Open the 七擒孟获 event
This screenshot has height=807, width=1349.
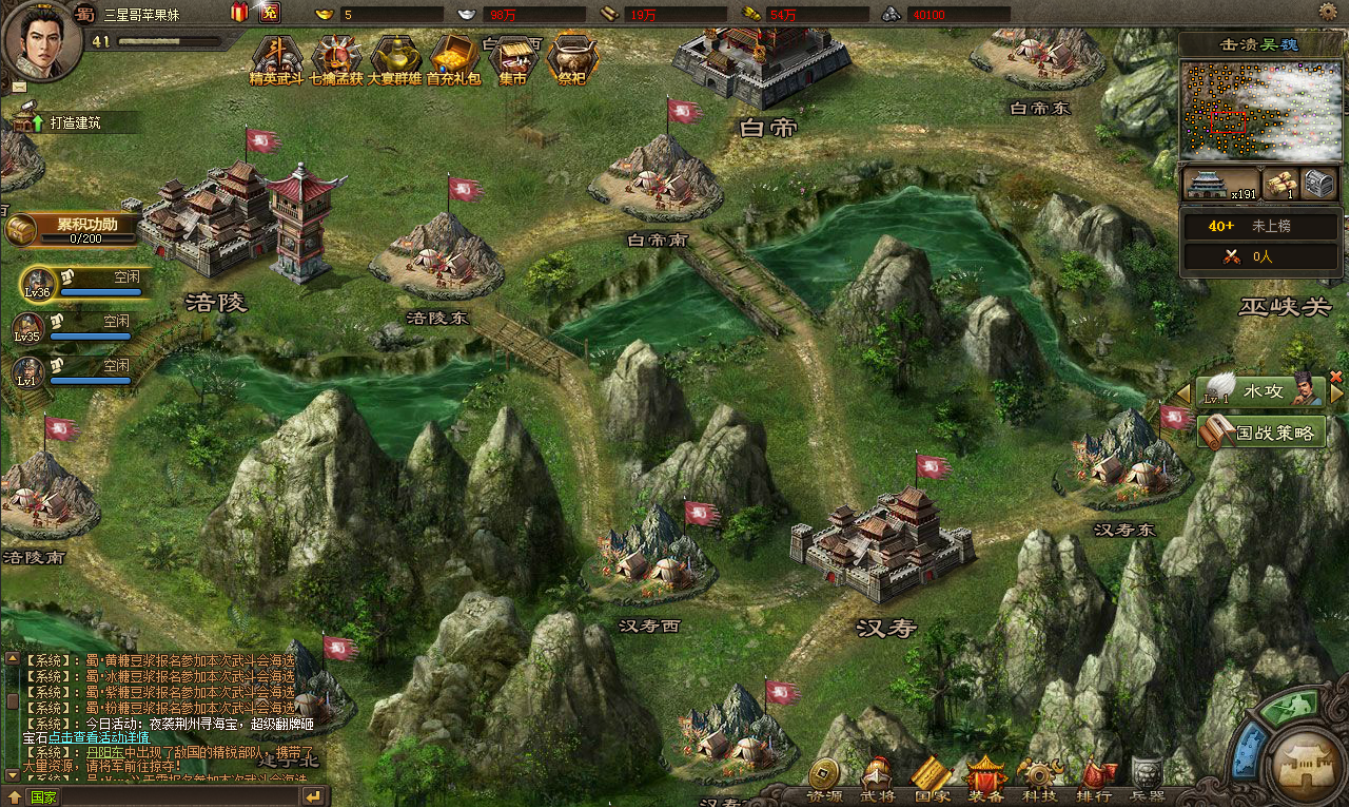(335, 58)
